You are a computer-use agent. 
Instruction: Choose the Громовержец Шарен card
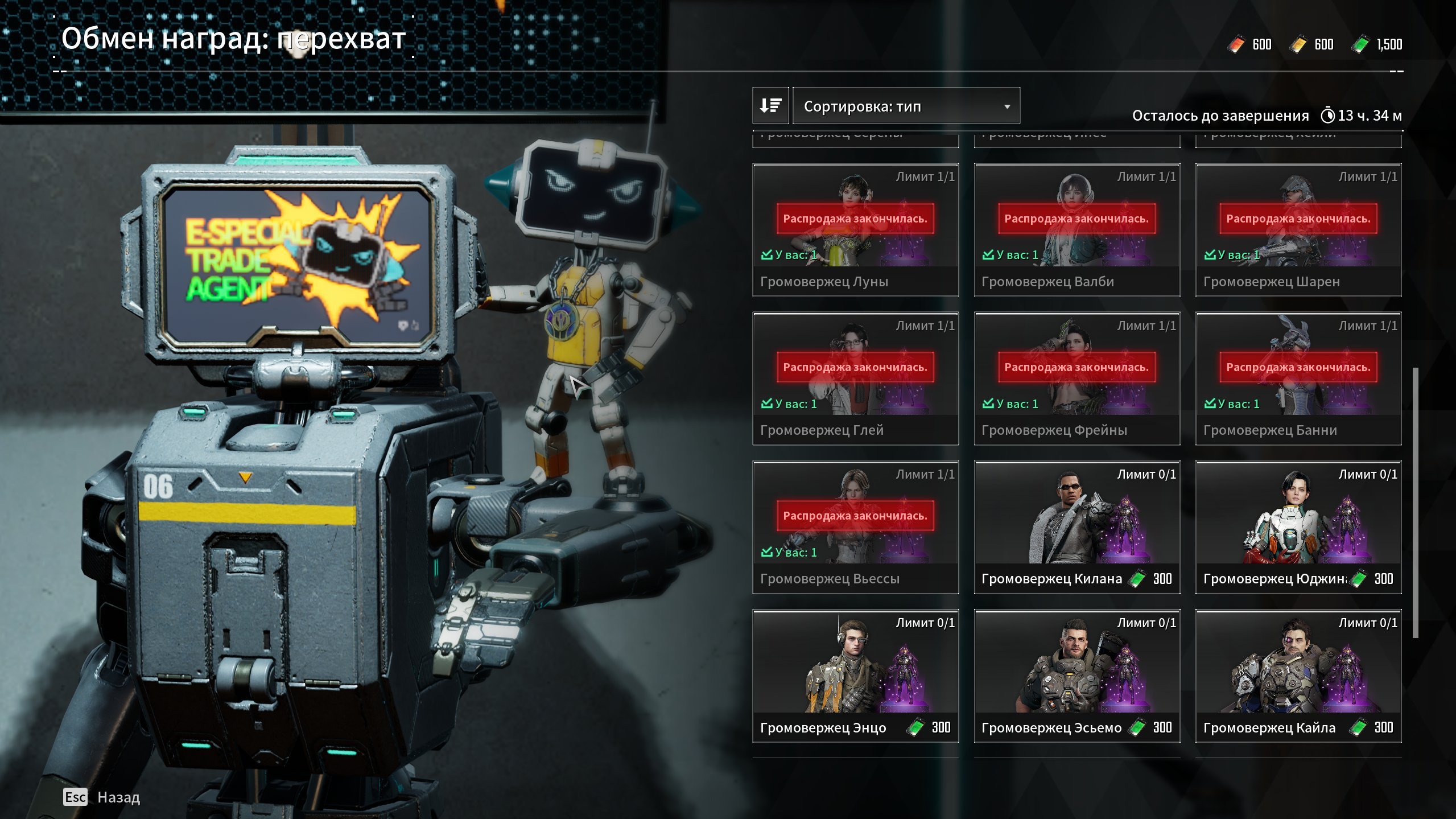click(1298, 229)
